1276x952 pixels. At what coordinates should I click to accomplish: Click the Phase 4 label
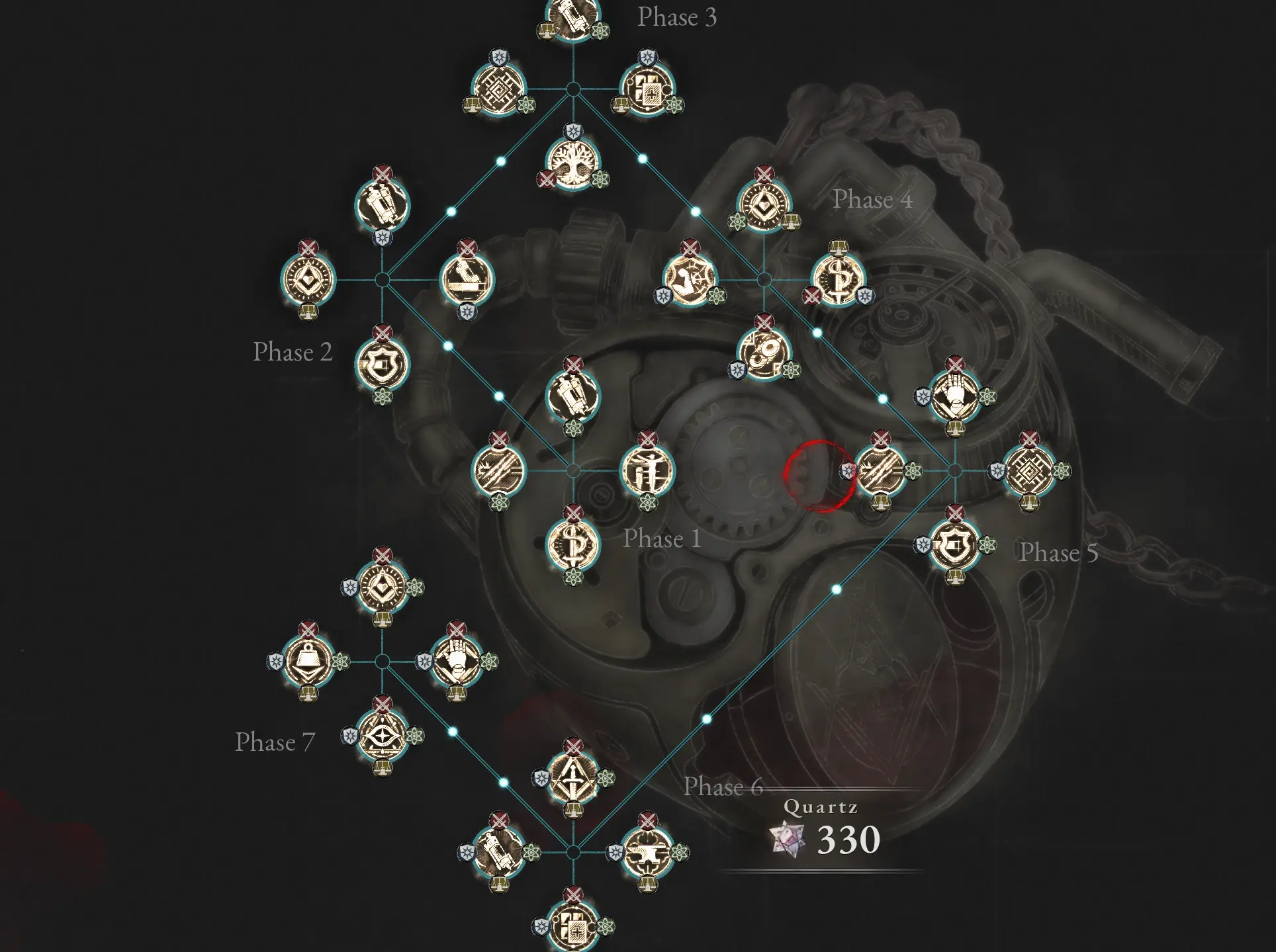pyautogui.click(x=872, y=198)
